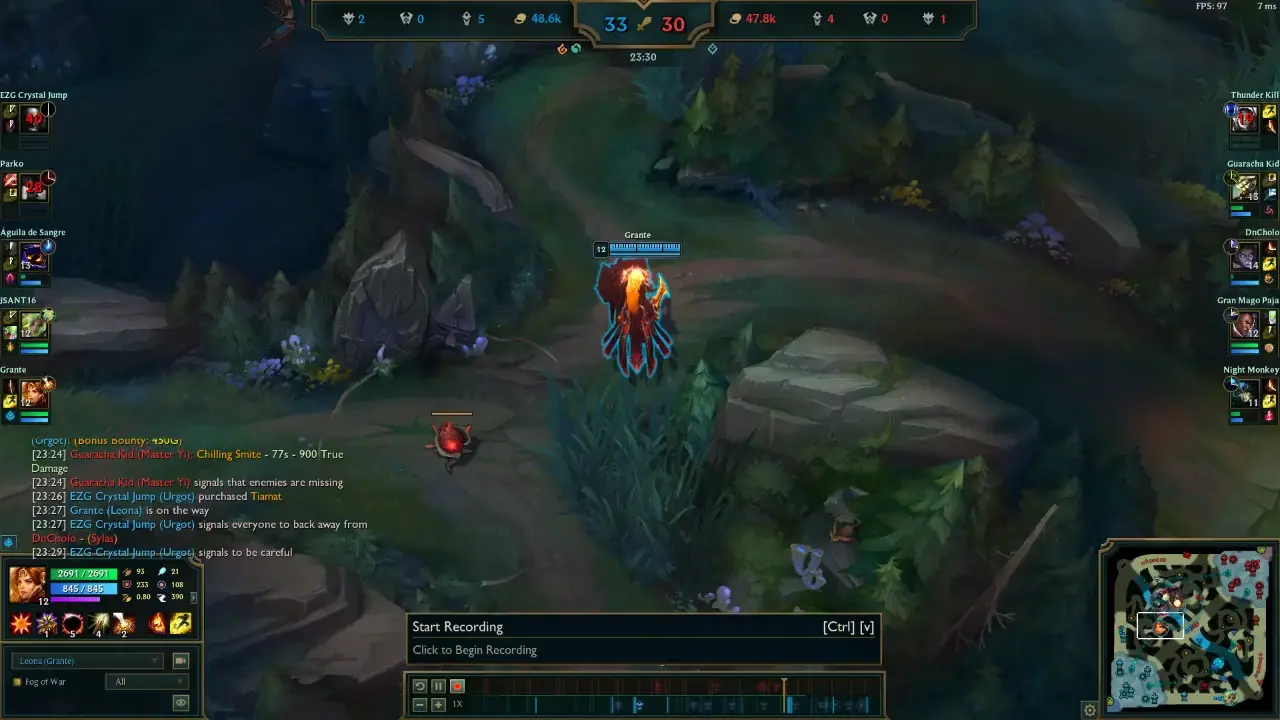Click the Ignite summoner spell icon
The image size is (1280, 720).
click(x=157, y=623)
